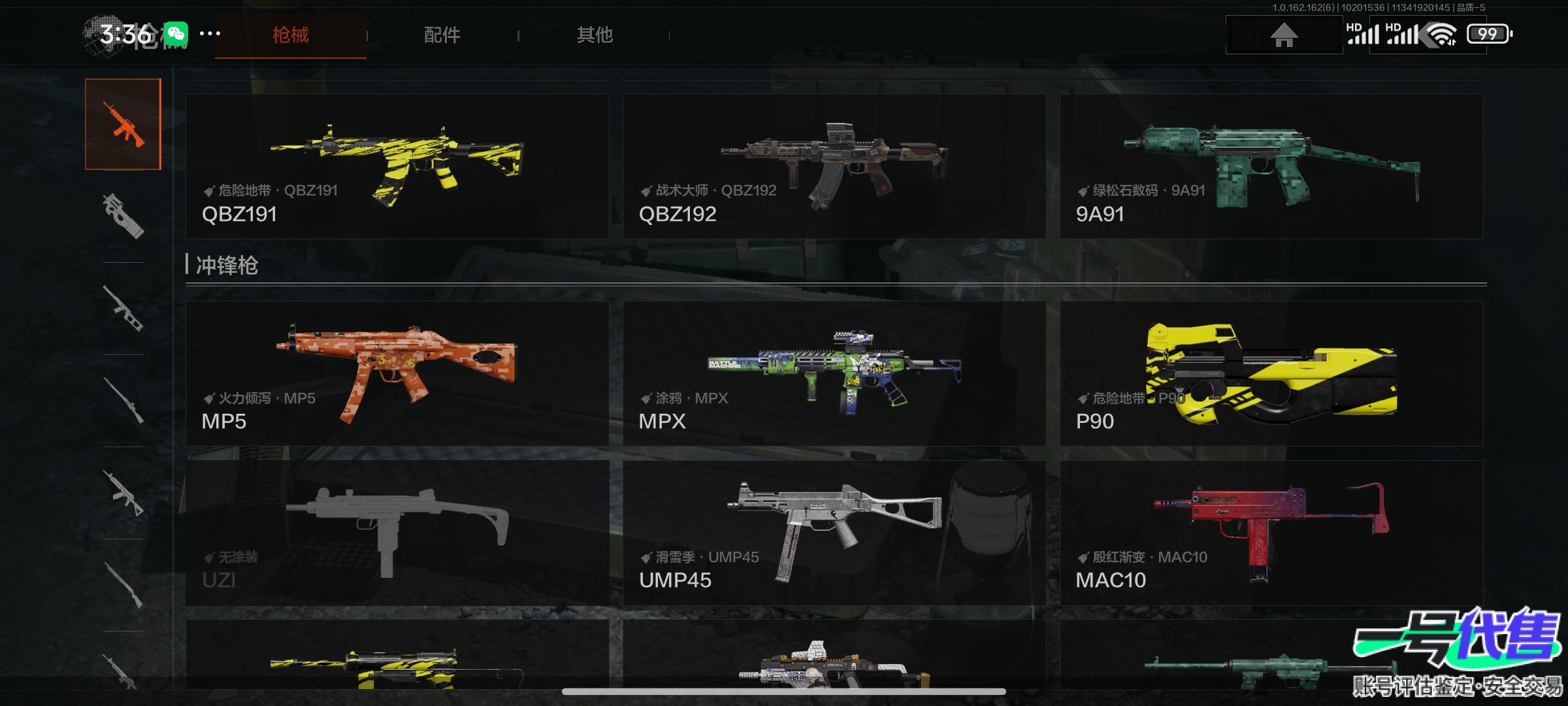Choose the QBZ191 weapon card
Image resolution: width=1568 pixels, height=706 pixels.
click(397, 166)
